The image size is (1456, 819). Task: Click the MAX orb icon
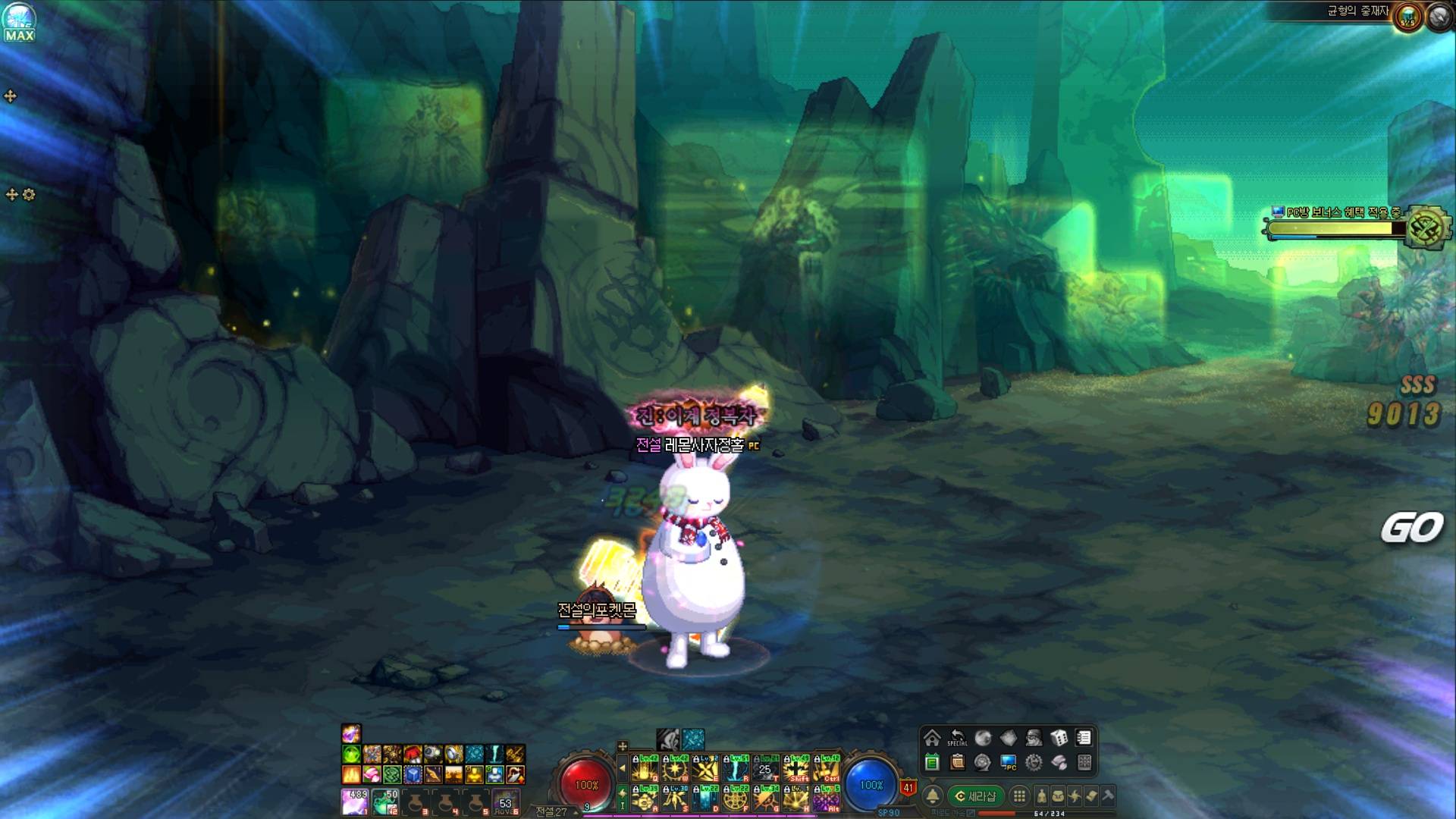[18, 22]
